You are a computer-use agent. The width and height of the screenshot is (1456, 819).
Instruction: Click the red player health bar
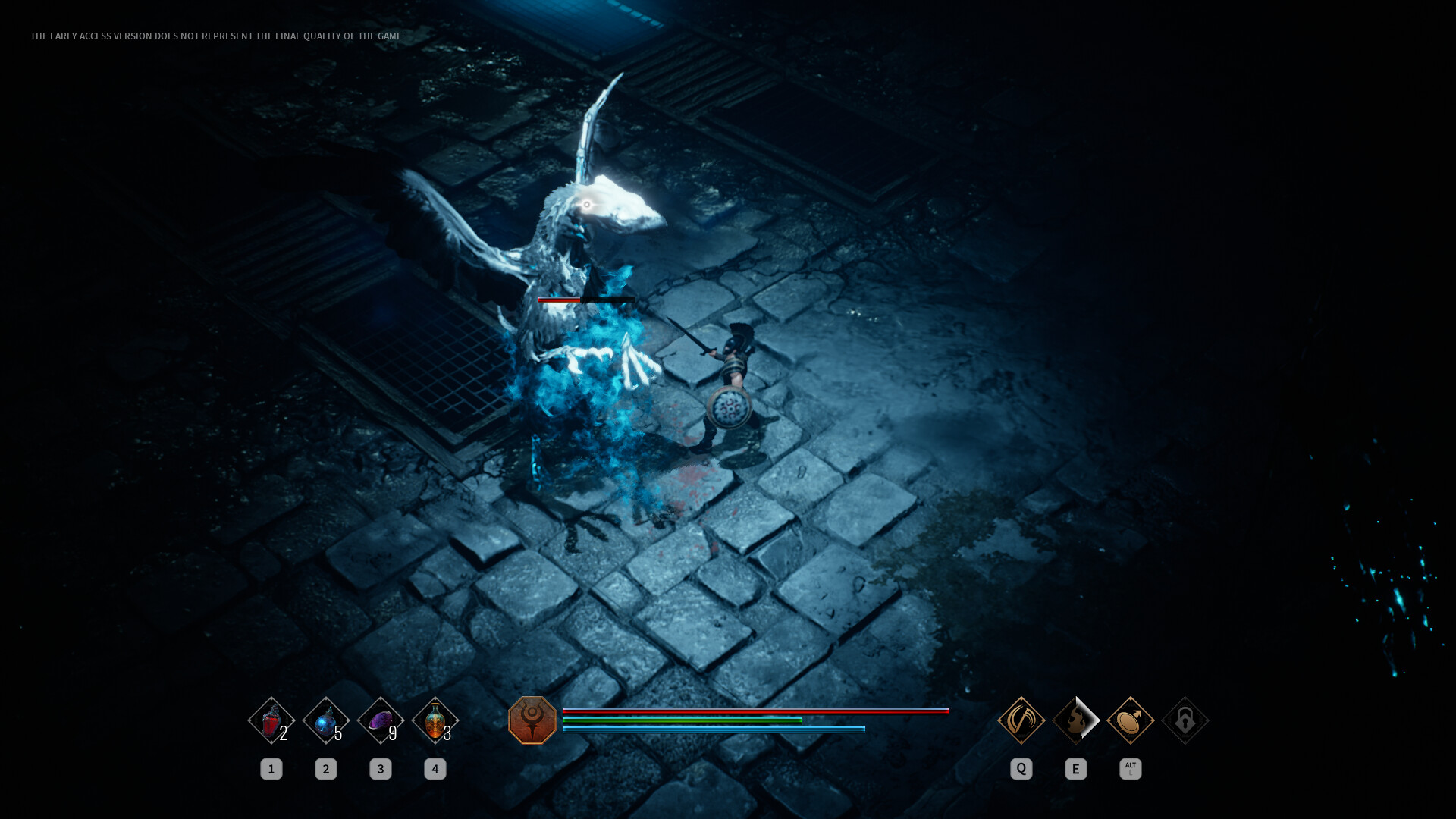(755, 711)
